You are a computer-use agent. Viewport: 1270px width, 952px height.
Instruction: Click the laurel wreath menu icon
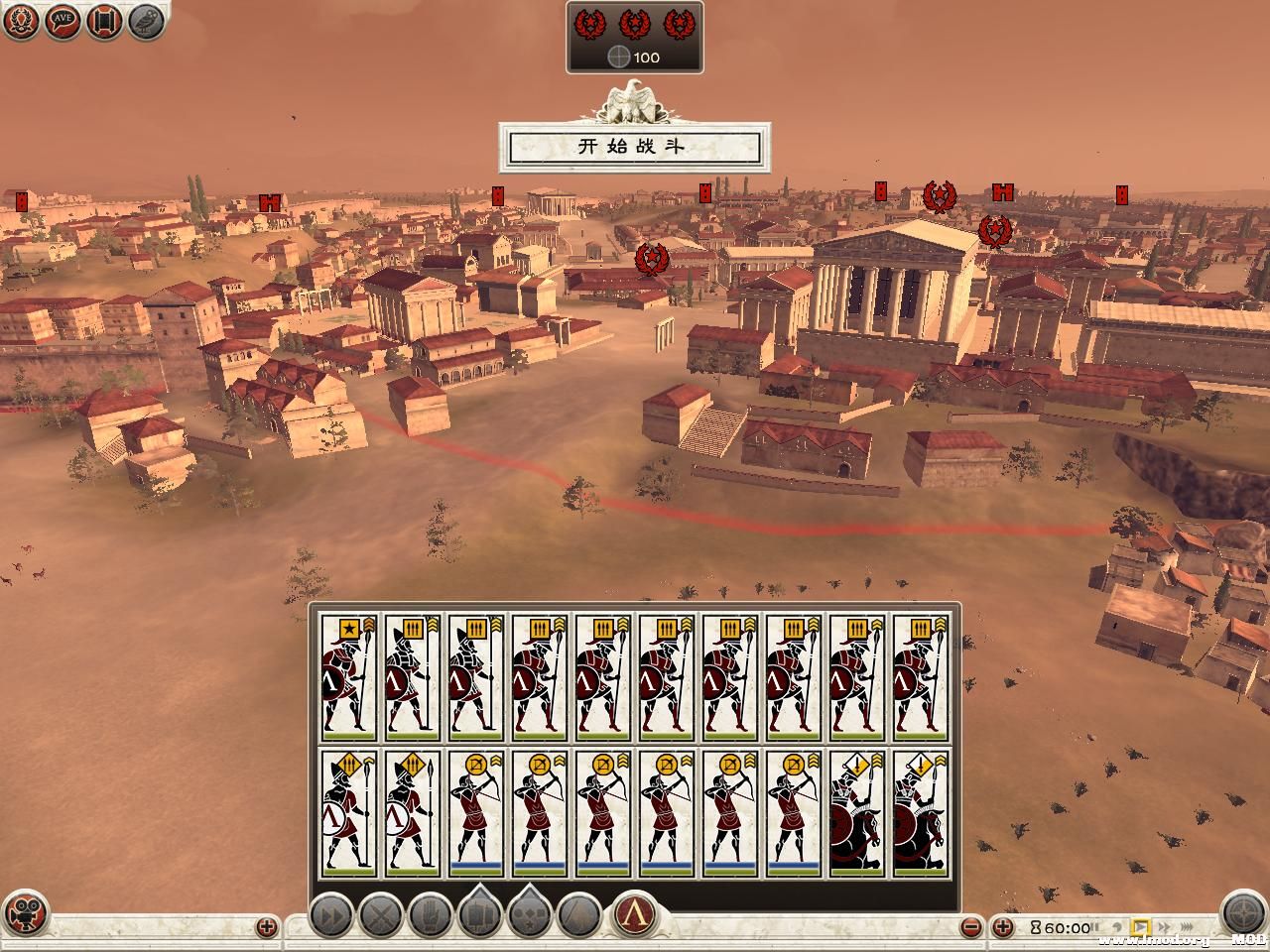(21, 21)
